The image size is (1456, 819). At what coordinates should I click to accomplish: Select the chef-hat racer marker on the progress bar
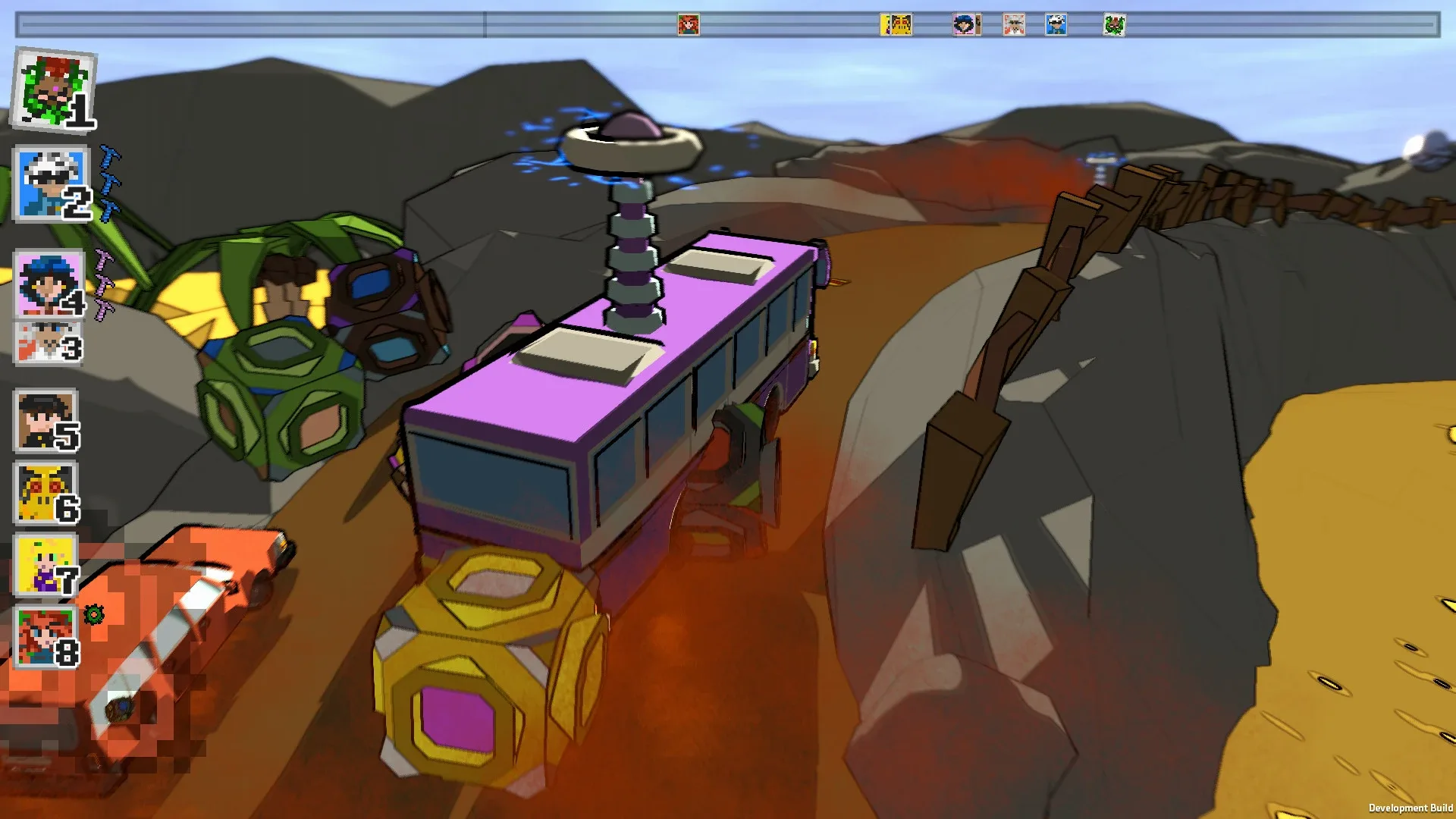click(1012, 25)
